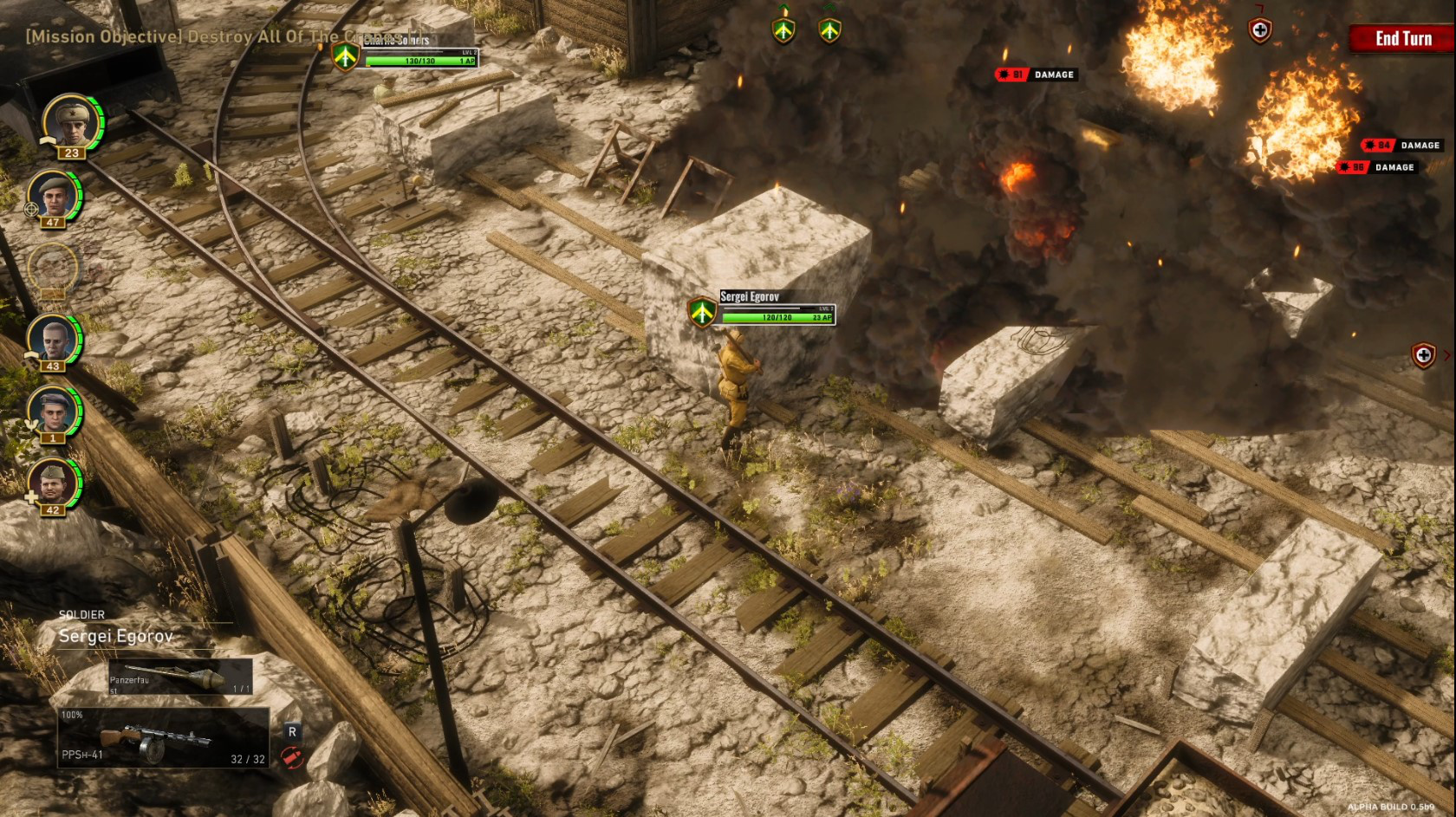Reload weapon with the red bullet icon
1456x817 pixels.
[x=293, y=758]
